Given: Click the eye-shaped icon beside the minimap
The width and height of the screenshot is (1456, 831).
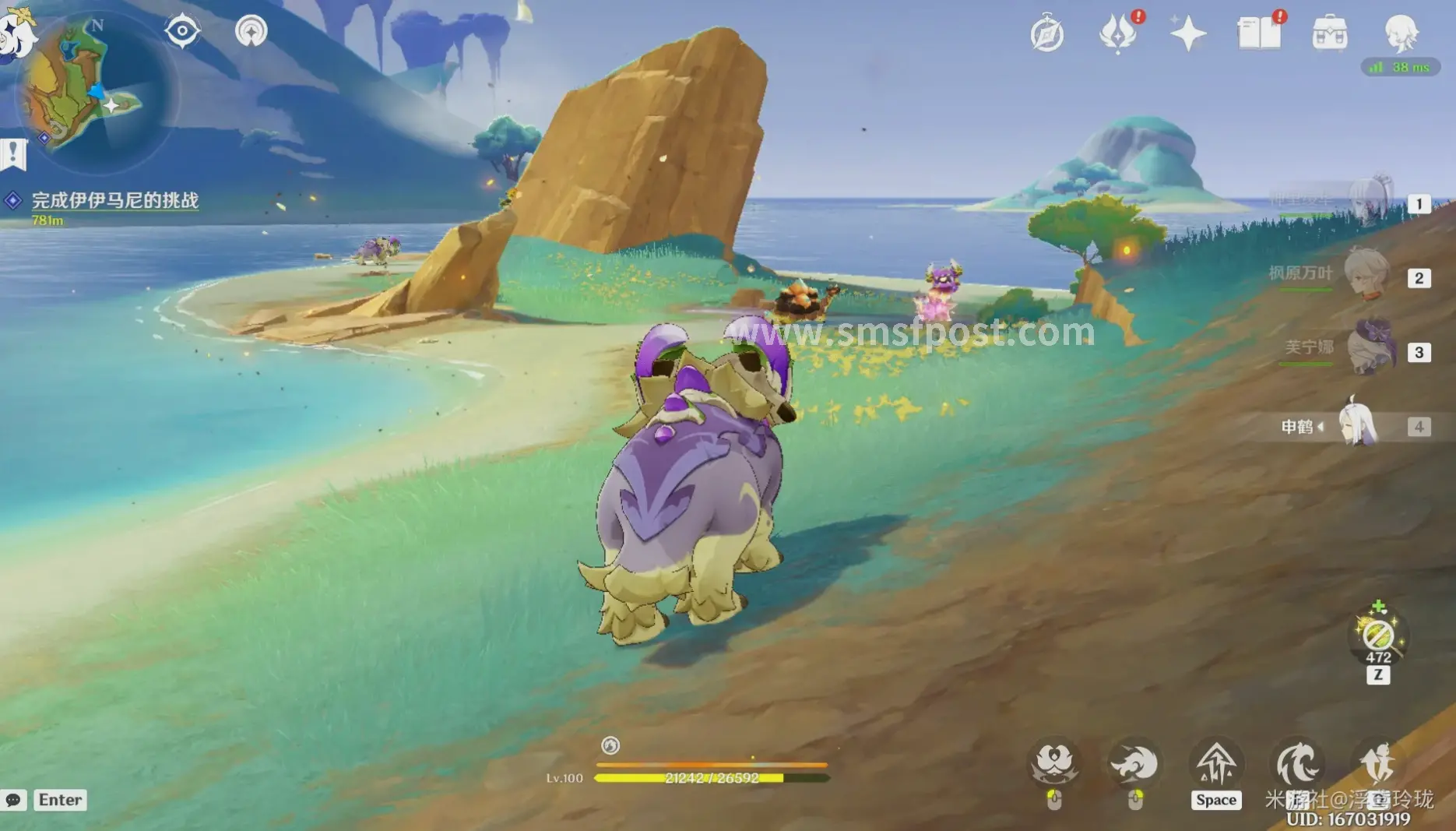Looking at the screenshot, I should (x=182, y=31).
